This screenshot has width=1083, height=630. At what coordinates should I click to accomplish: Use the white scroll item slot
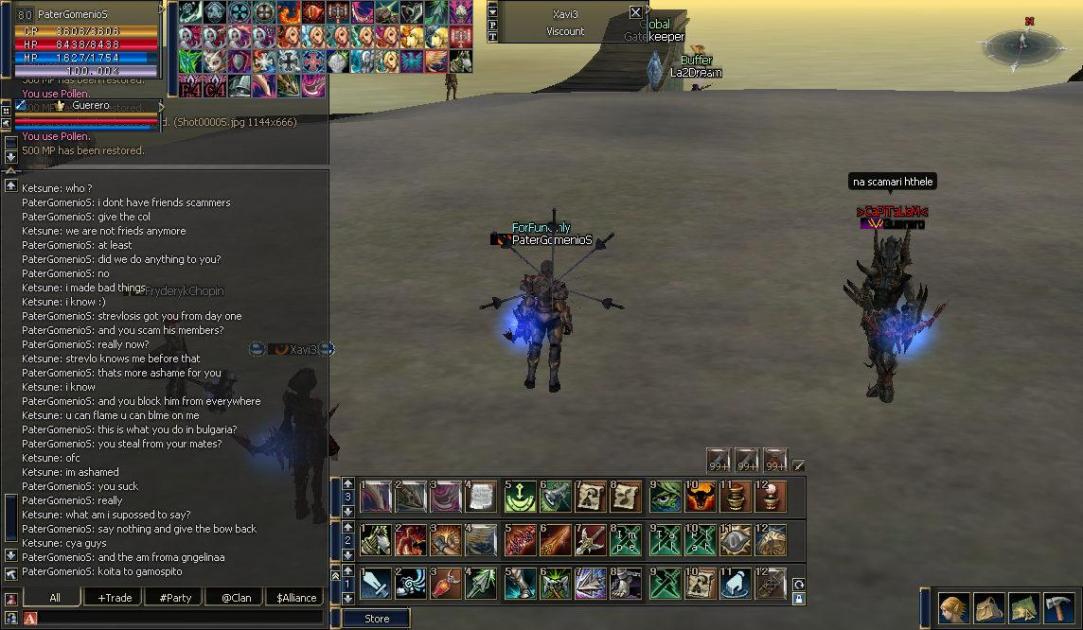click(483, 497)
